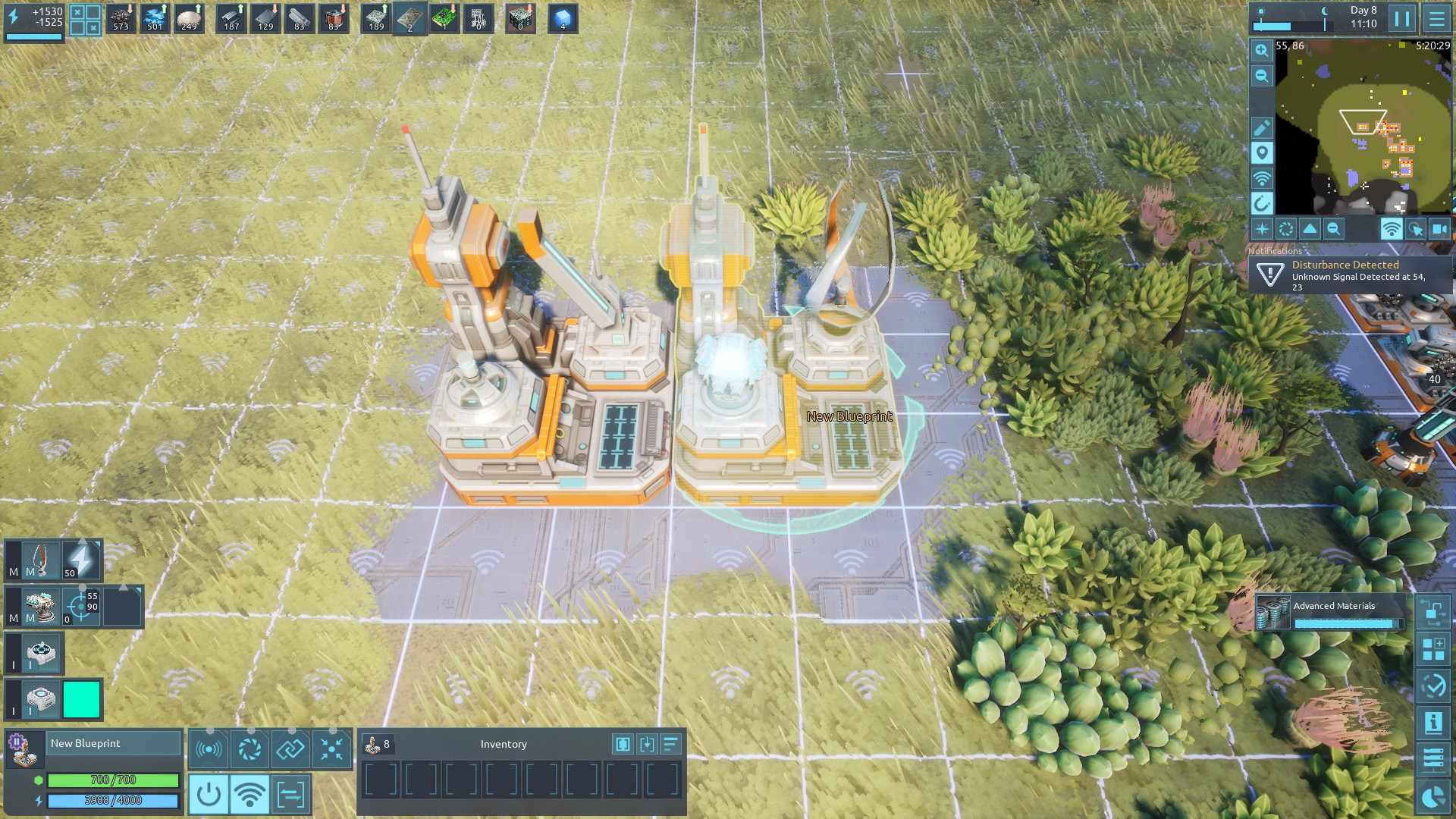Toggle the unit power button

[x=209, y=795]
